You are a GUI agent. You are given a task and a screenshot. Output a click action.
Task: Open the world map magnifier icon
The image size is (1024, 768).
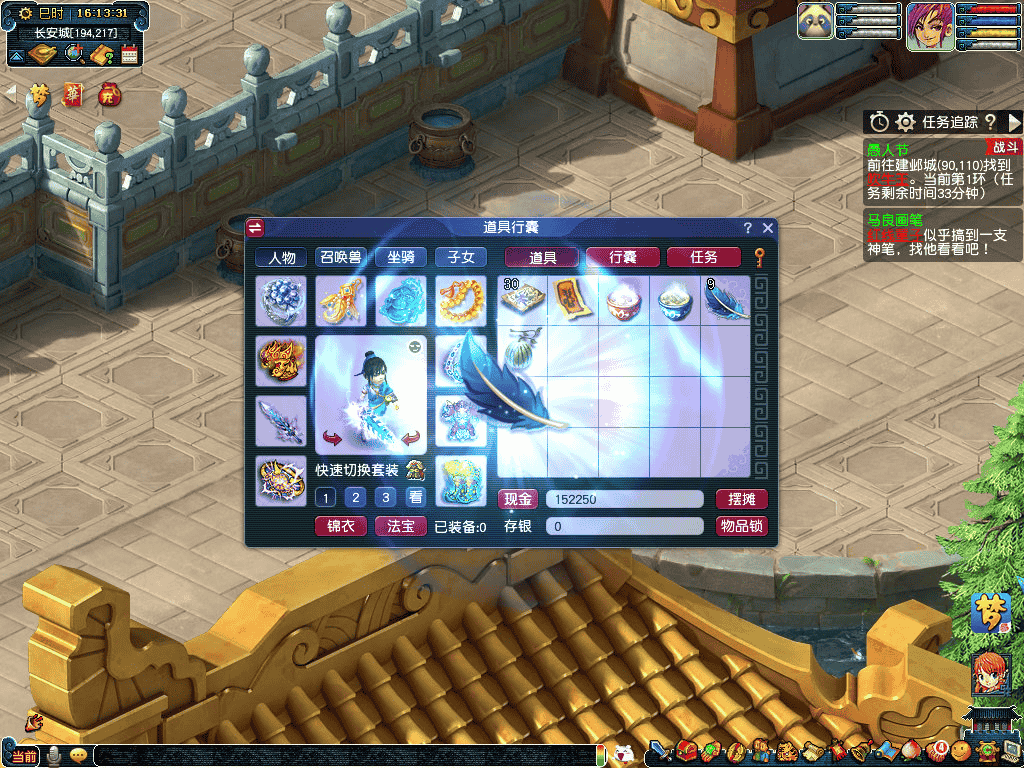tap(75, 54)
